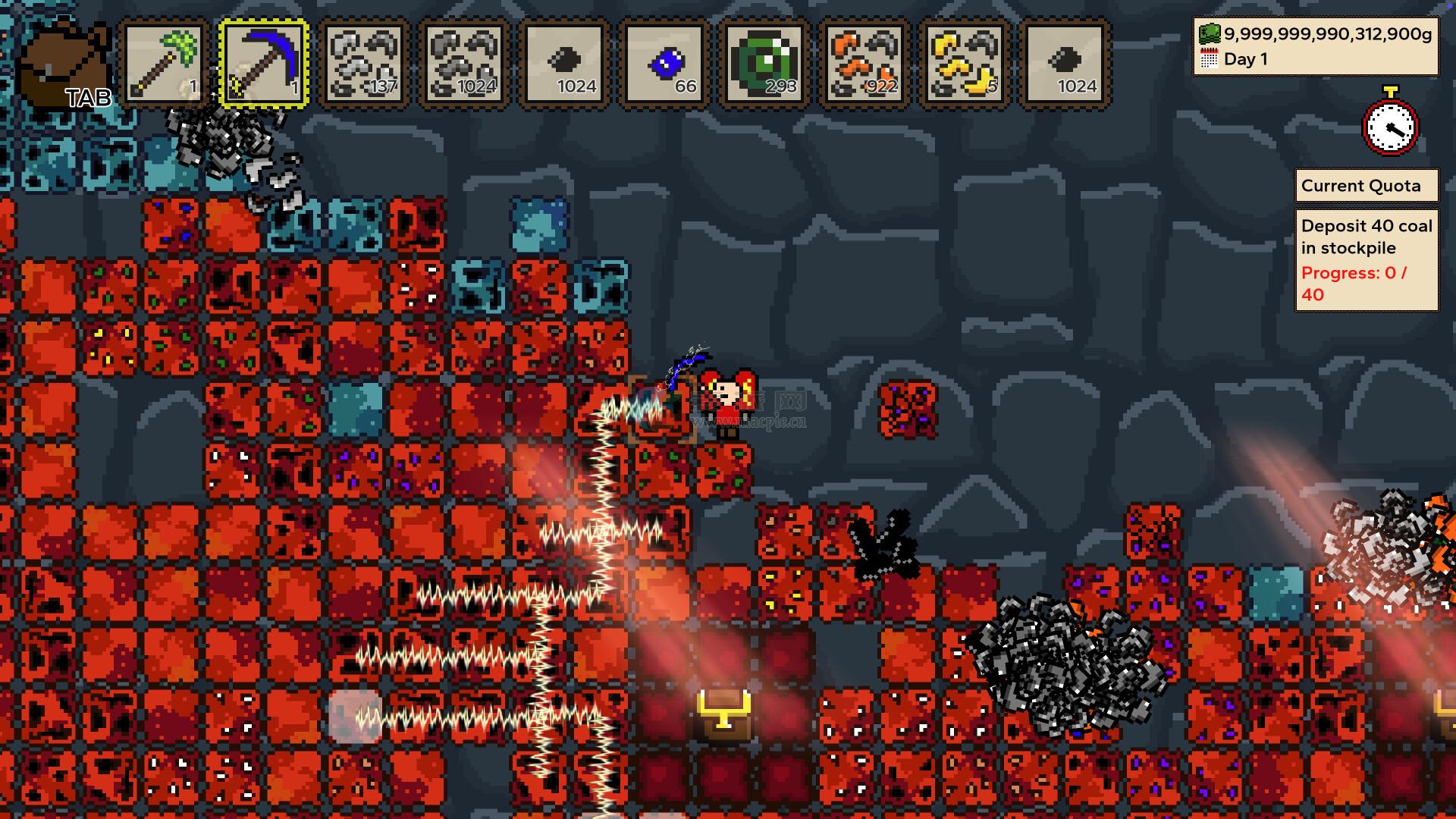This screenshot has width=1456, height=819.
Task: Select the green-headed pickaxe slot
Action: click(165, 64)
